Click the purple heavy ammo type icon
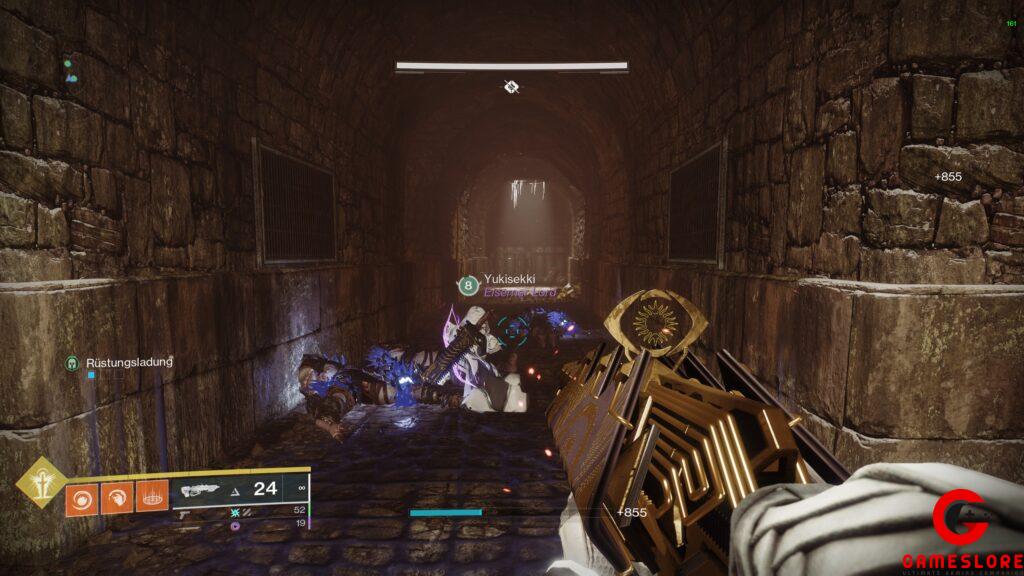 click(235, 525)
